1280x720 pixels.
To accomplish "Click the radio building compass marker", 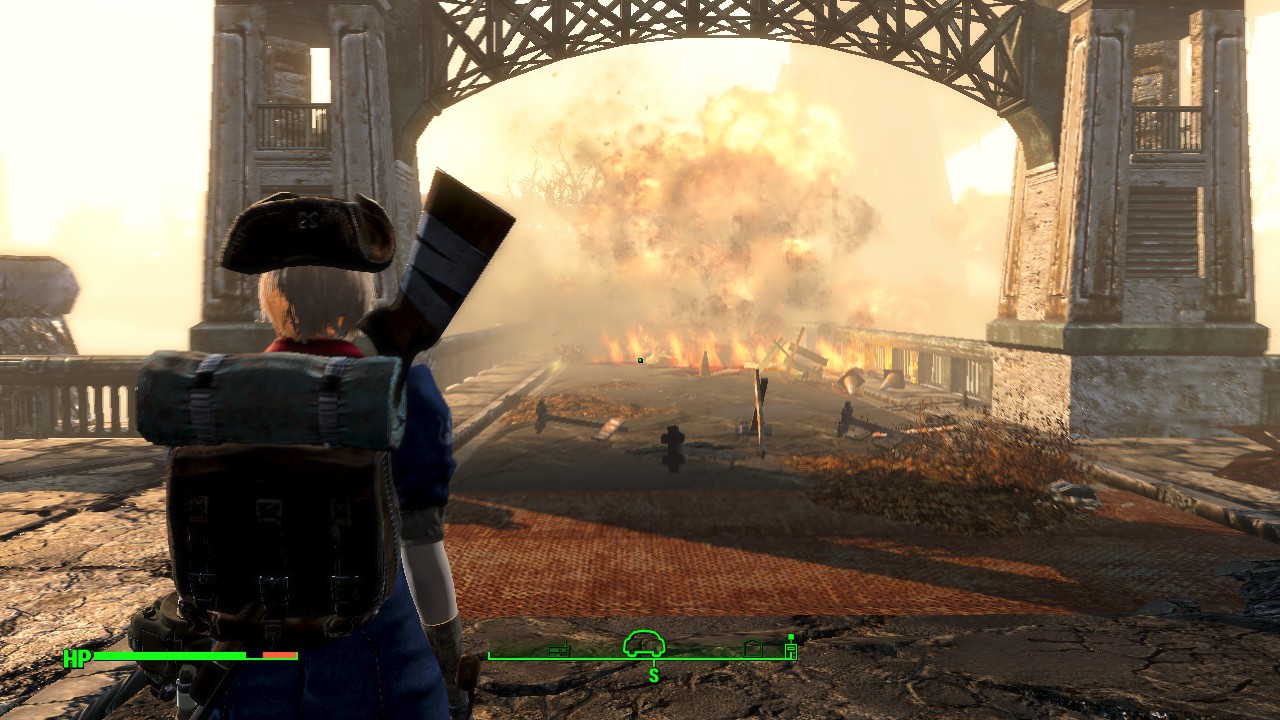I will [559, 650].
